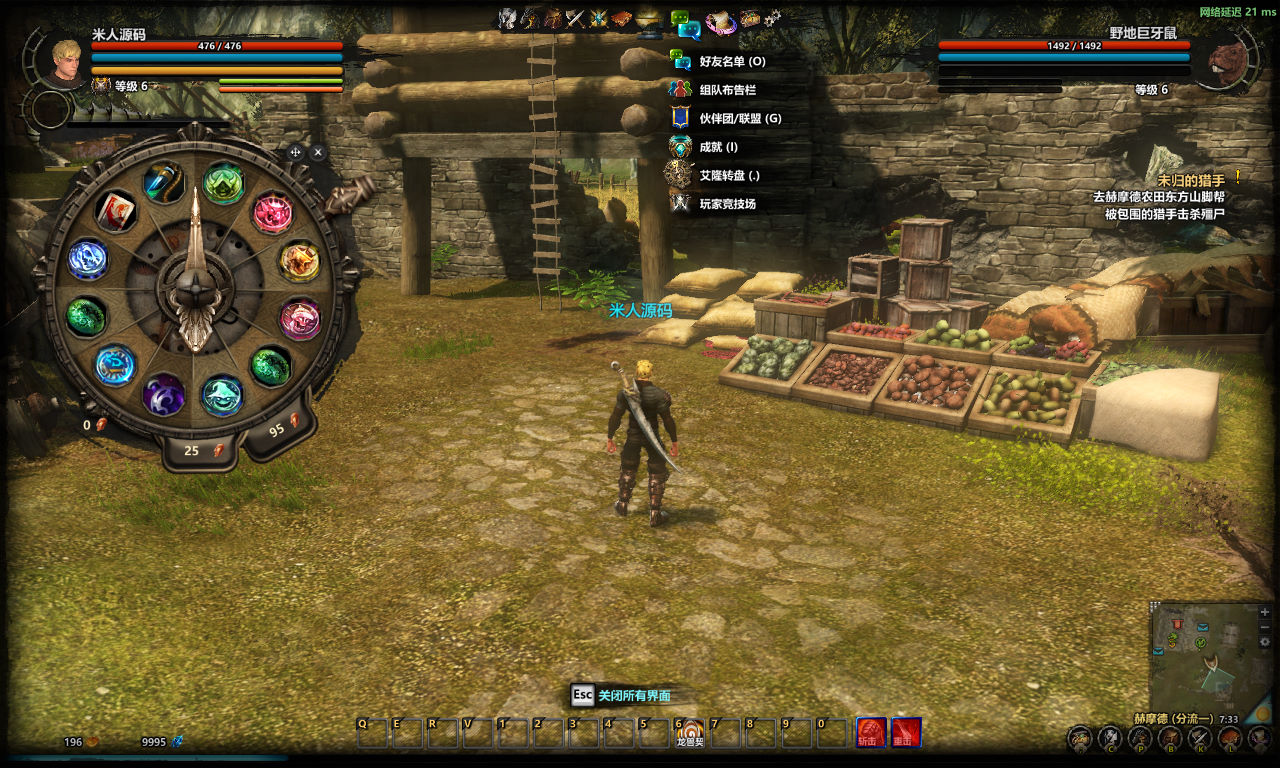Open the 成就 achievements entry

pyautogui.click(x=718, y=147)
